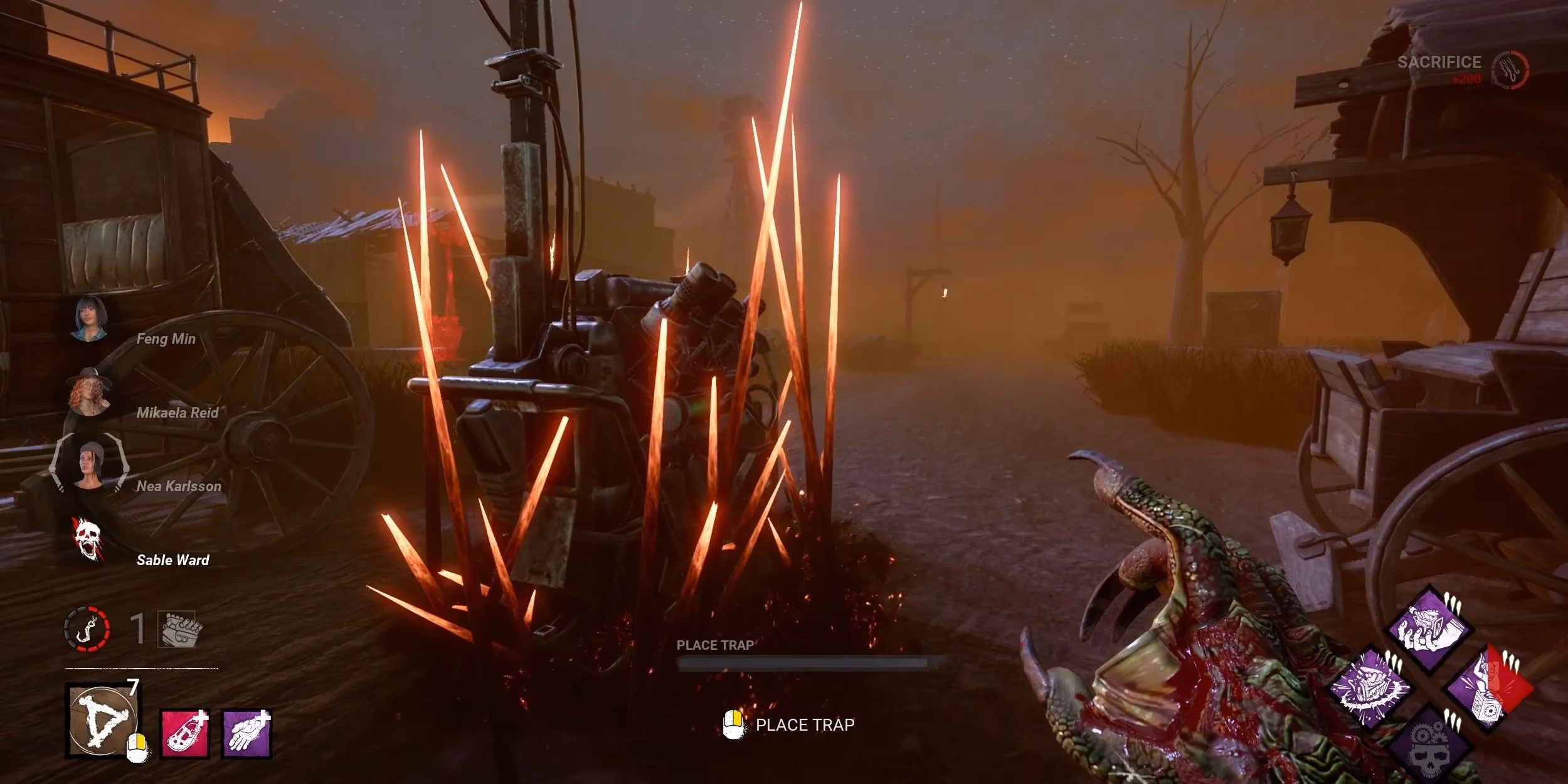Click the hook progress ring showing 1
The image size is (1568, 784).
87,628
